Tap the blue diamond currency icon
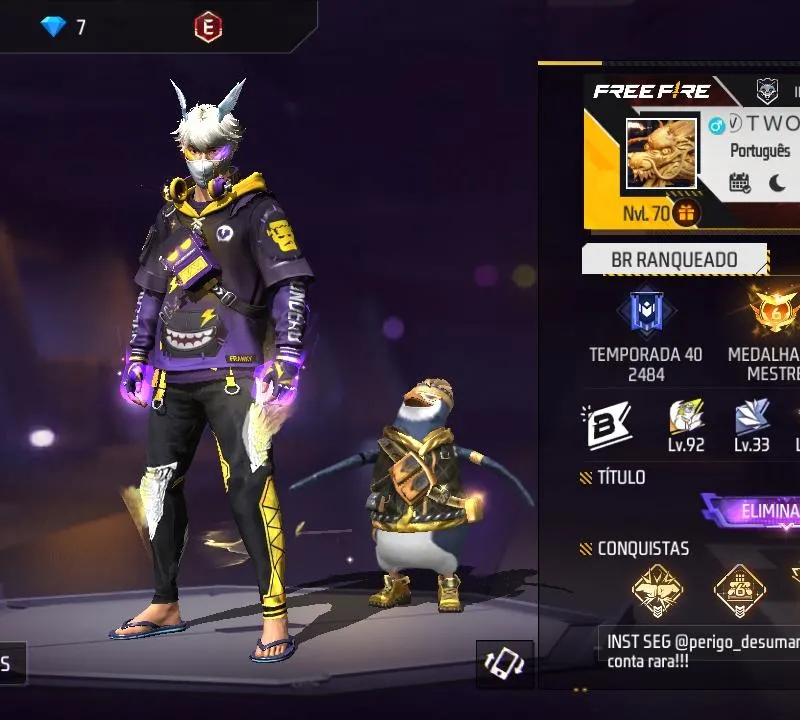Image resolution: width=800 pixels, height=720 pixels. (53, 27)
